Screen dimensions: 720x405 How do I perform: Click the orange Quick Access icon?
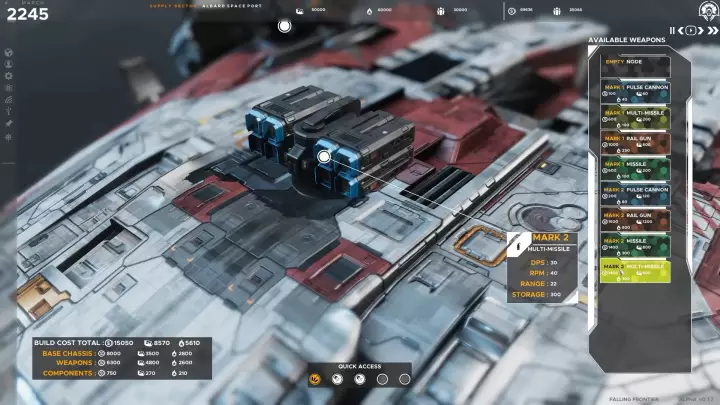coord(315,379)
